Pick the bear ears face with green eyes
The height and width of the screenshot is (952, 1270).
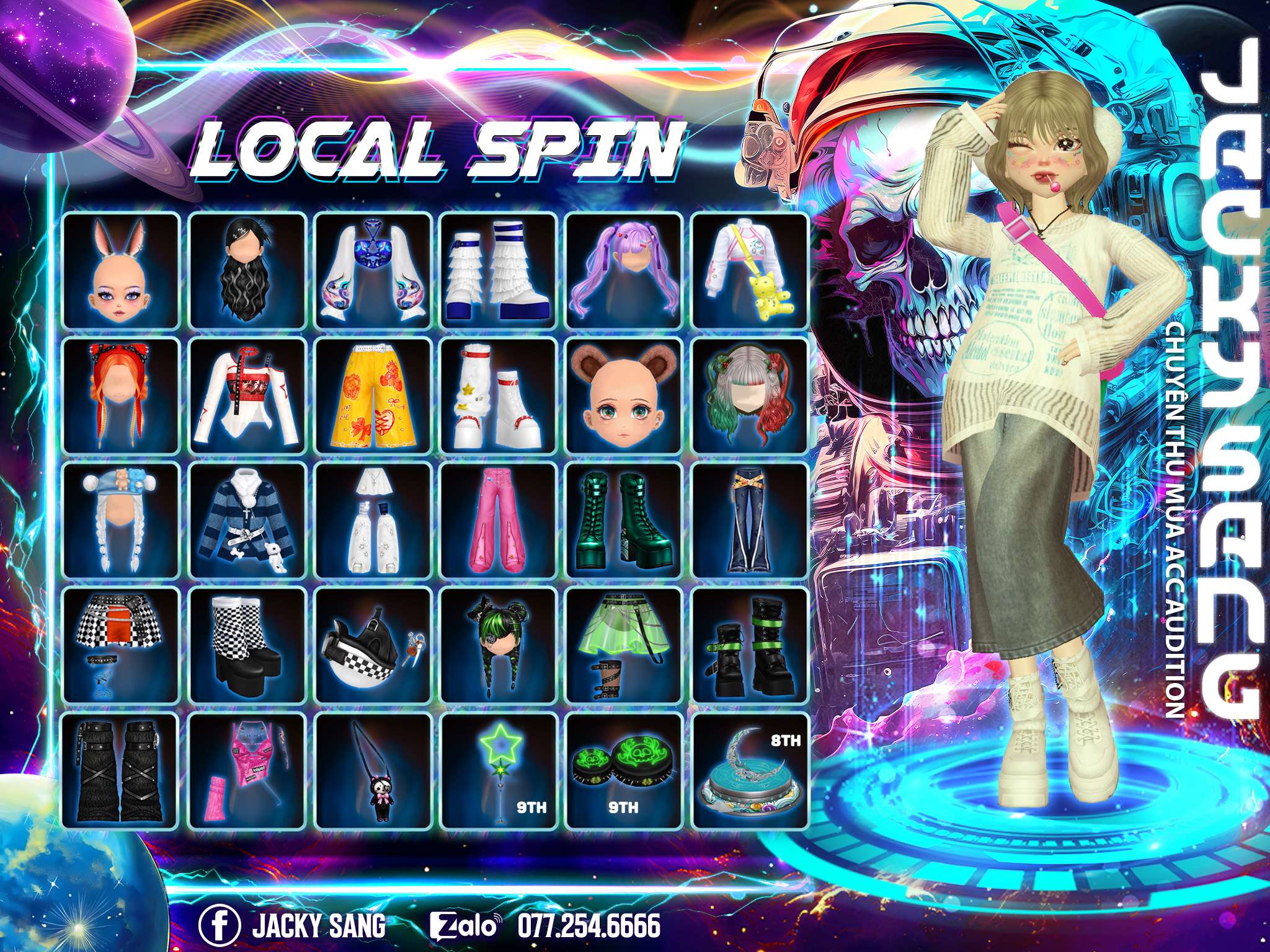pyautogui.click(x=624, y=395)
